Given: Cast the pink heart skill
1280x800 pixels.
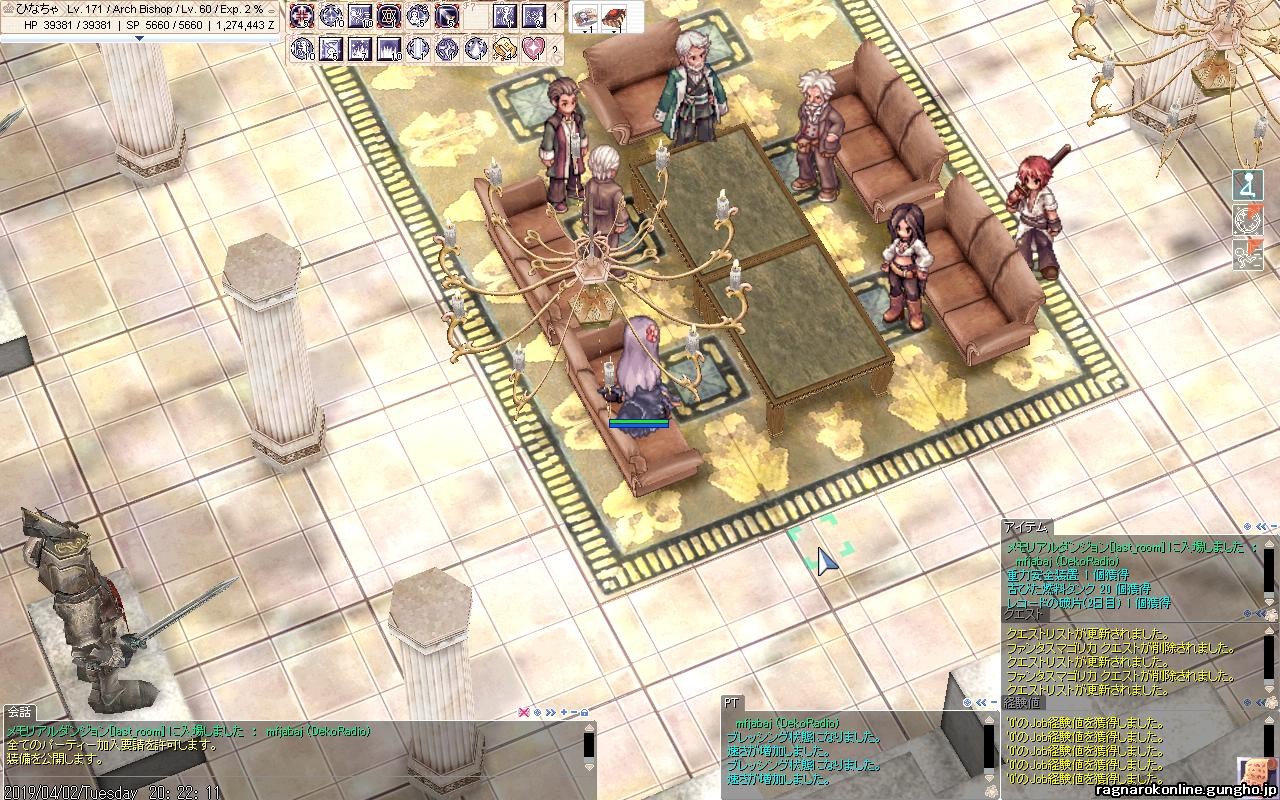Looking at the screenshot, I should (534, 47).
